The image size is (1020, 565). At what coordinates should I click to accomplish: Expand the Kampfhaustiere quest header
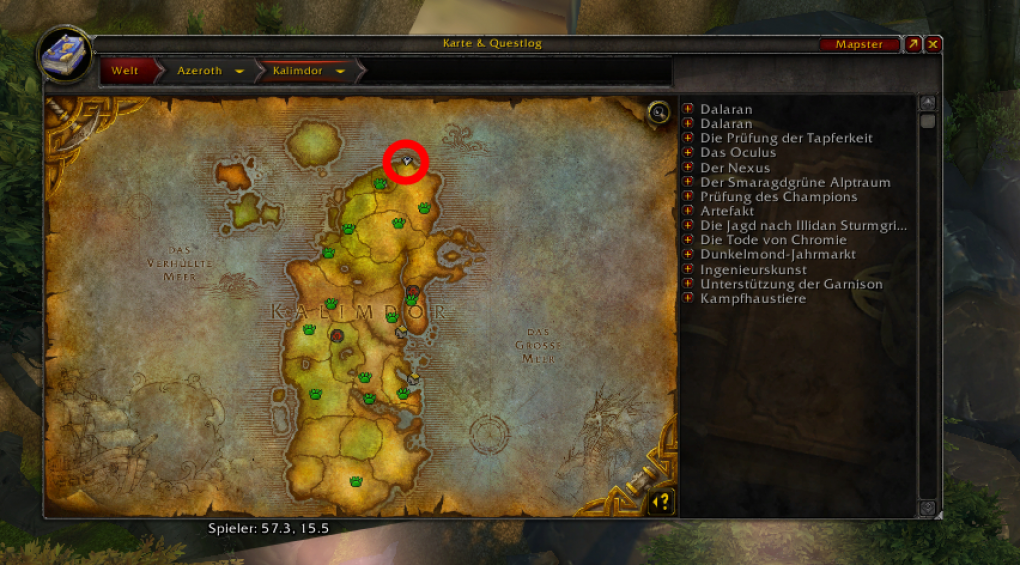(x=688, y=299)
